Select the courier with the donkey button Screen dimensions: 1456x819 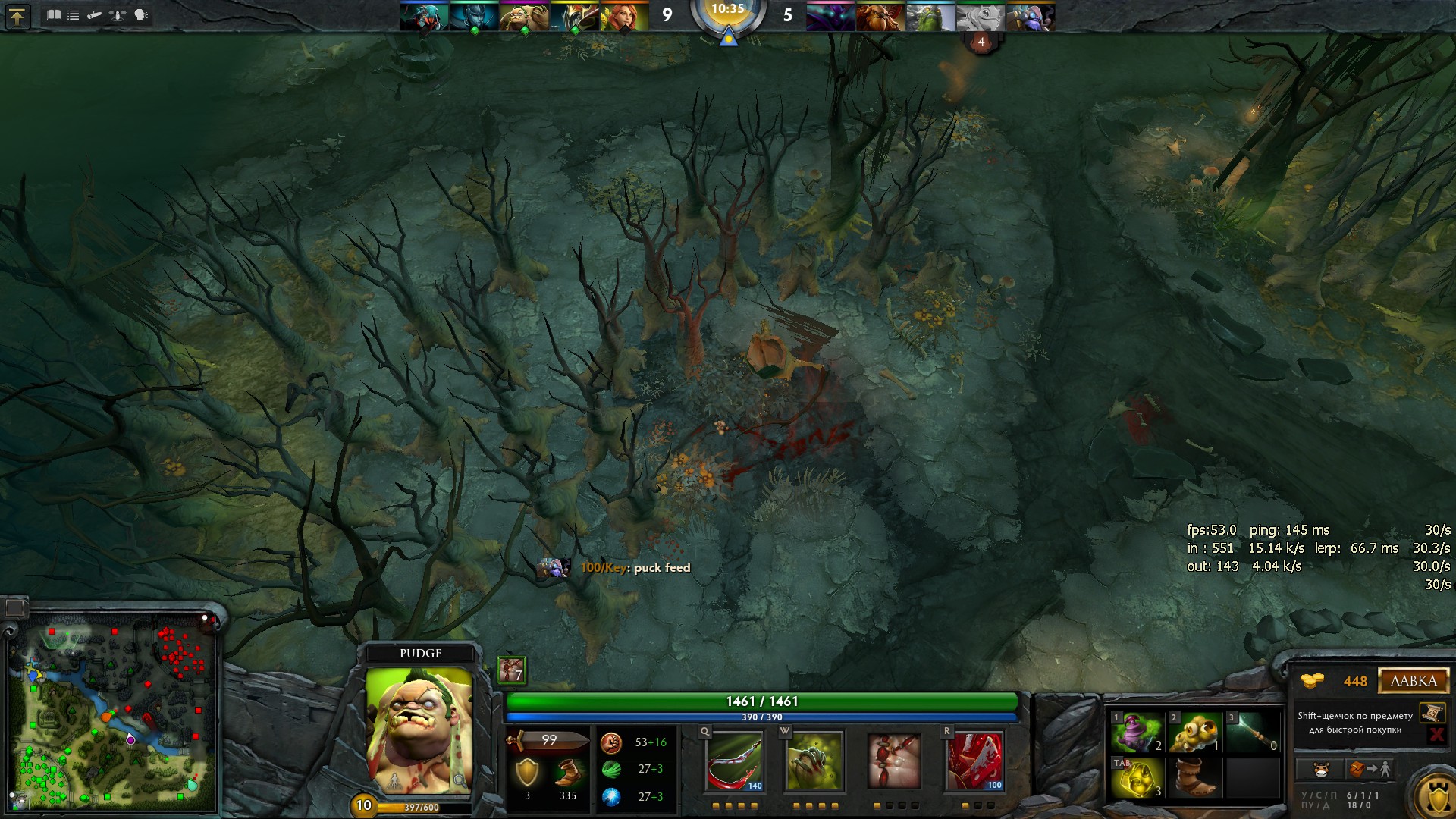coord(1320,770)
